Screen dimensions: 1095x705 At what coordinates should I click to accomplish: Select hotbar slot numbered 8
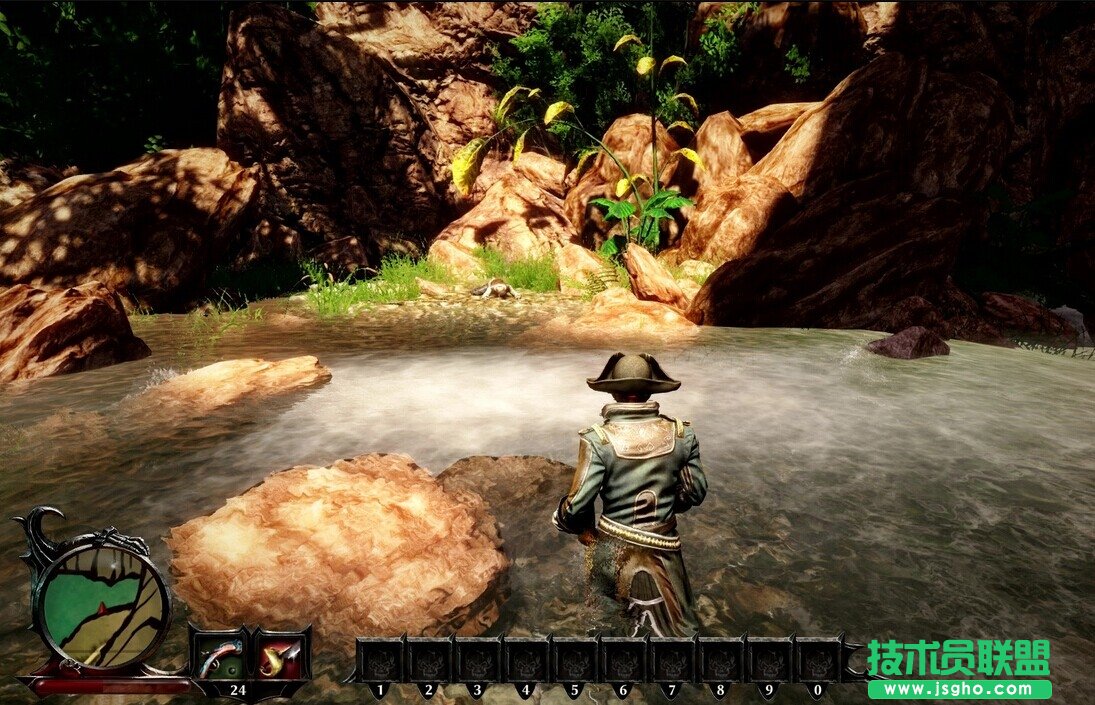[722, 660]
